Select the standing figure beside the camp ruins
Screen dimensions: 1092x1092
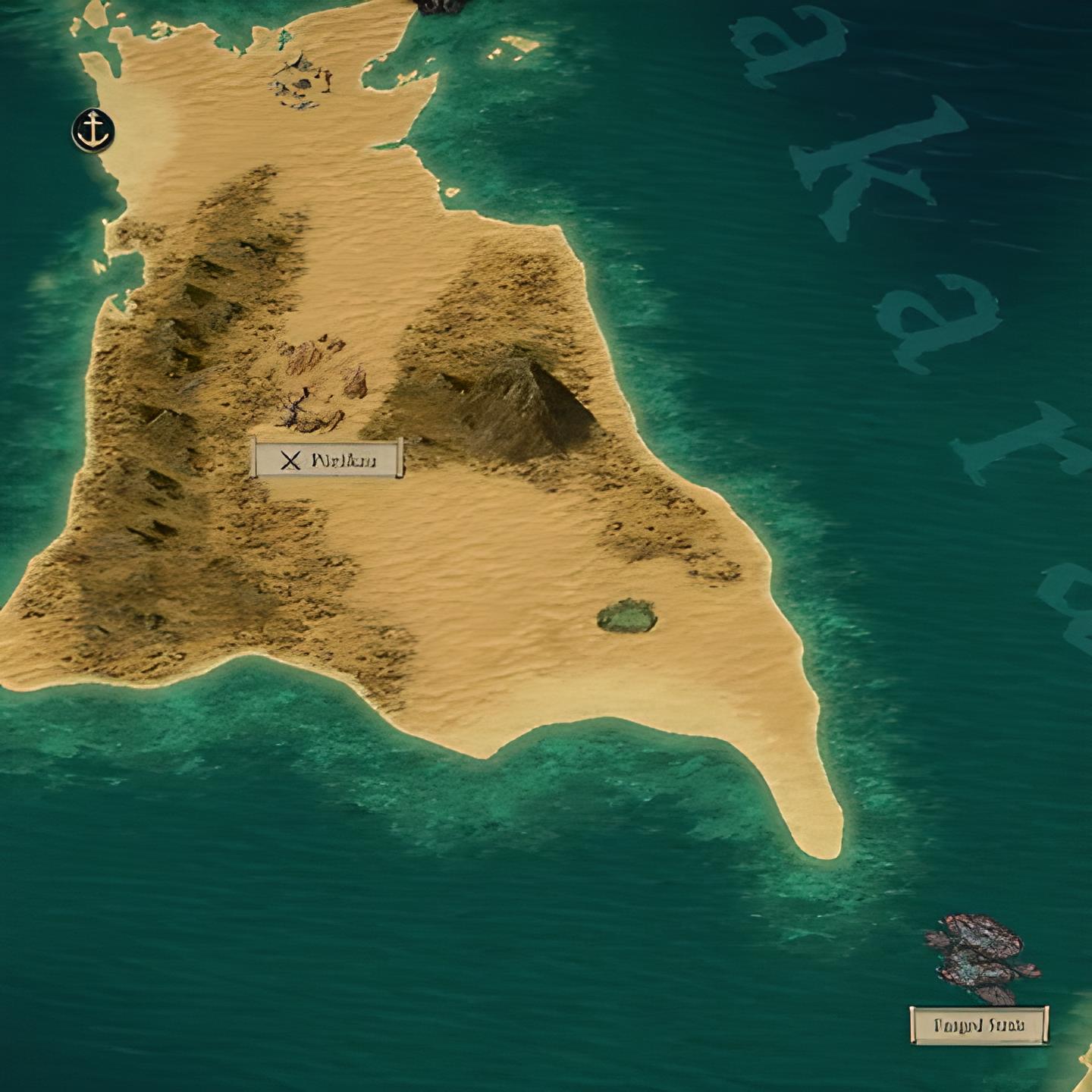point(326,80)
